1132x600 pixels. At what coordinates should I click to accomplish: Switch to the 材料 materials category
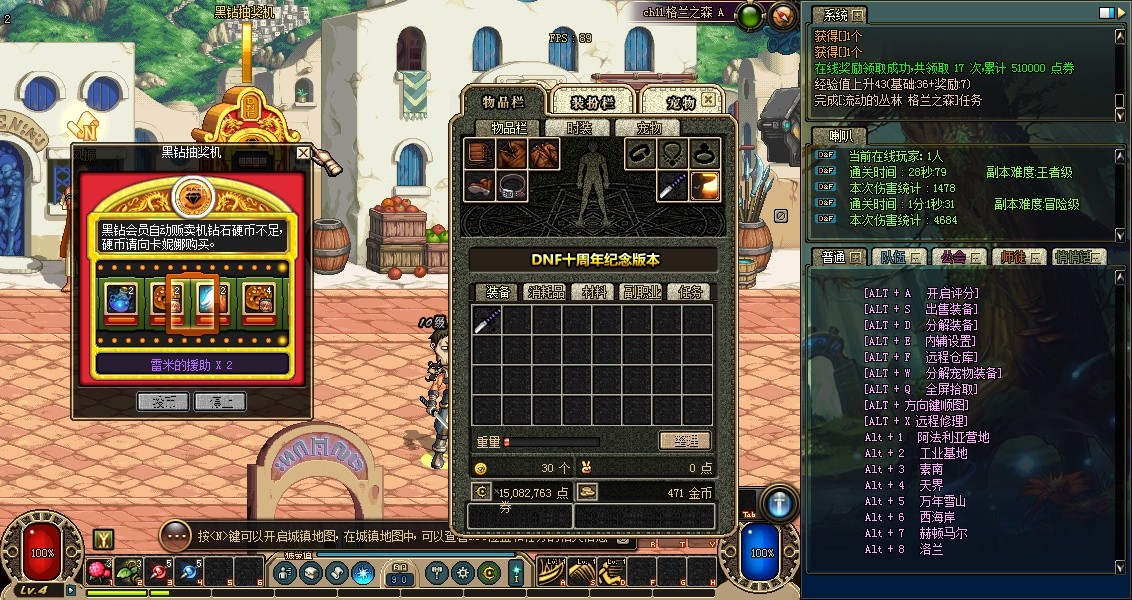tap(594, 292)
